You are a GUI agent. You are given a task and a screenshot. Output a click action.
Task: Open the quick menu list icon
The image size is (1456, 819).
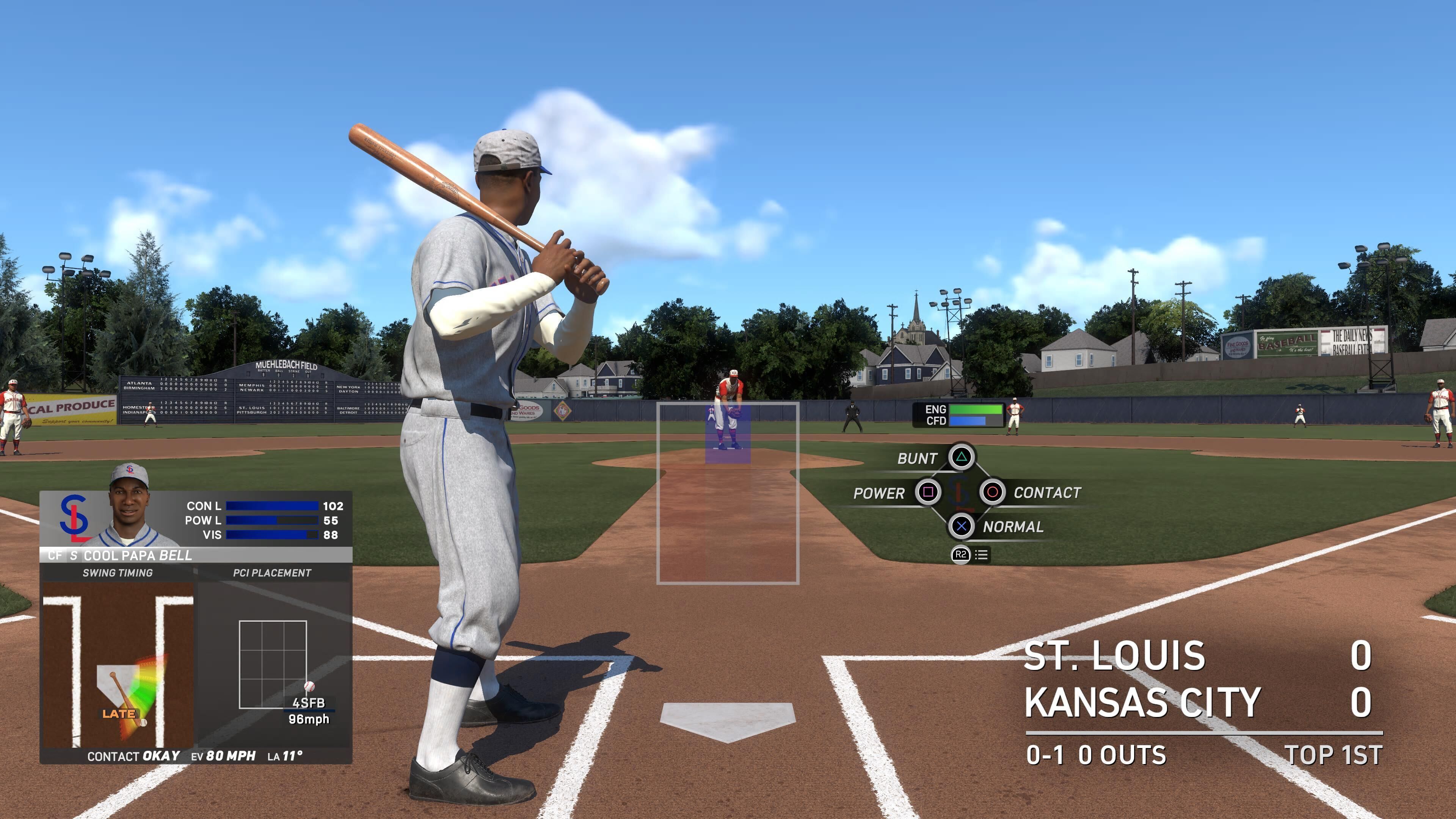[981, 555]
